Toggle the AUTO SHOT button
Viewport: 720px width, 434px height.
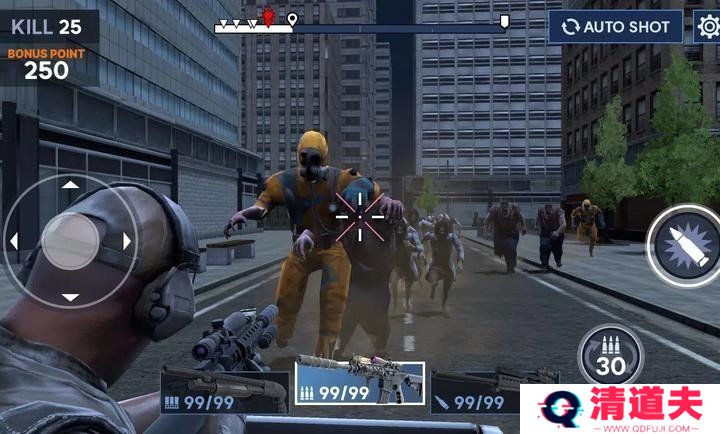coord(615,27)
